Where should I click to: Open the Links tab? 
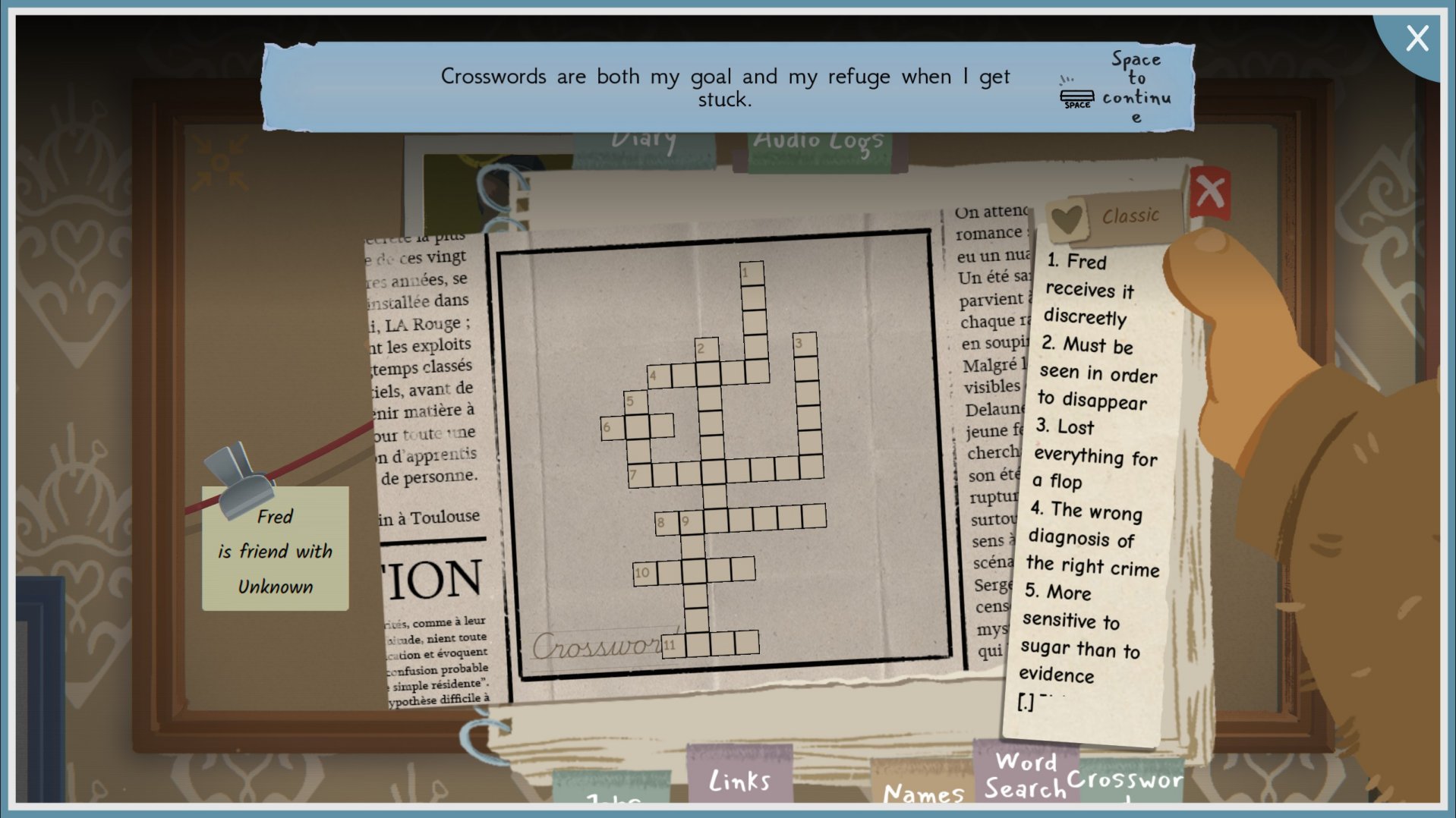[x=739, y=779]
